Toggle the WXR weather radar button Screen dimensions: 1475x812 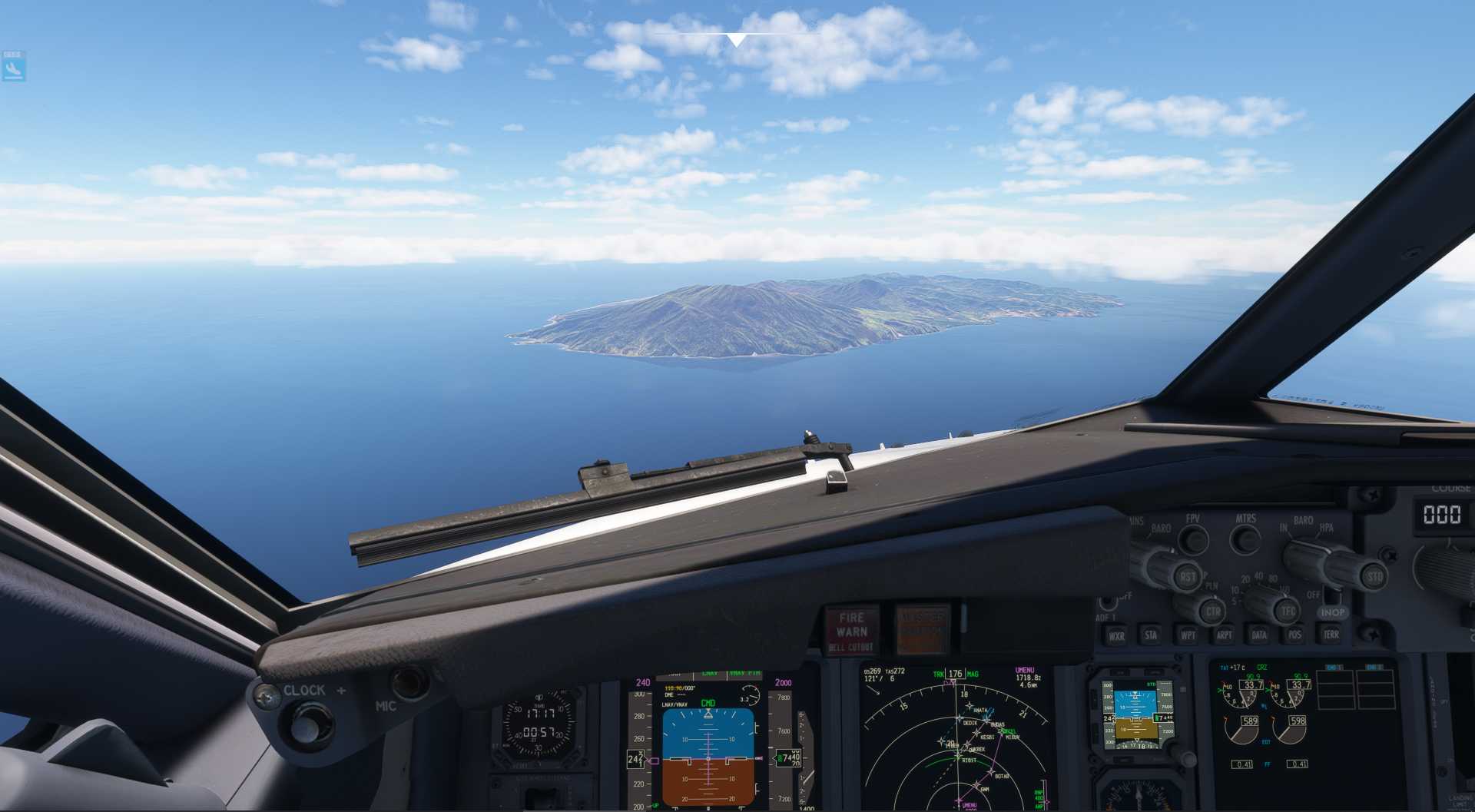coord(1116,635)
